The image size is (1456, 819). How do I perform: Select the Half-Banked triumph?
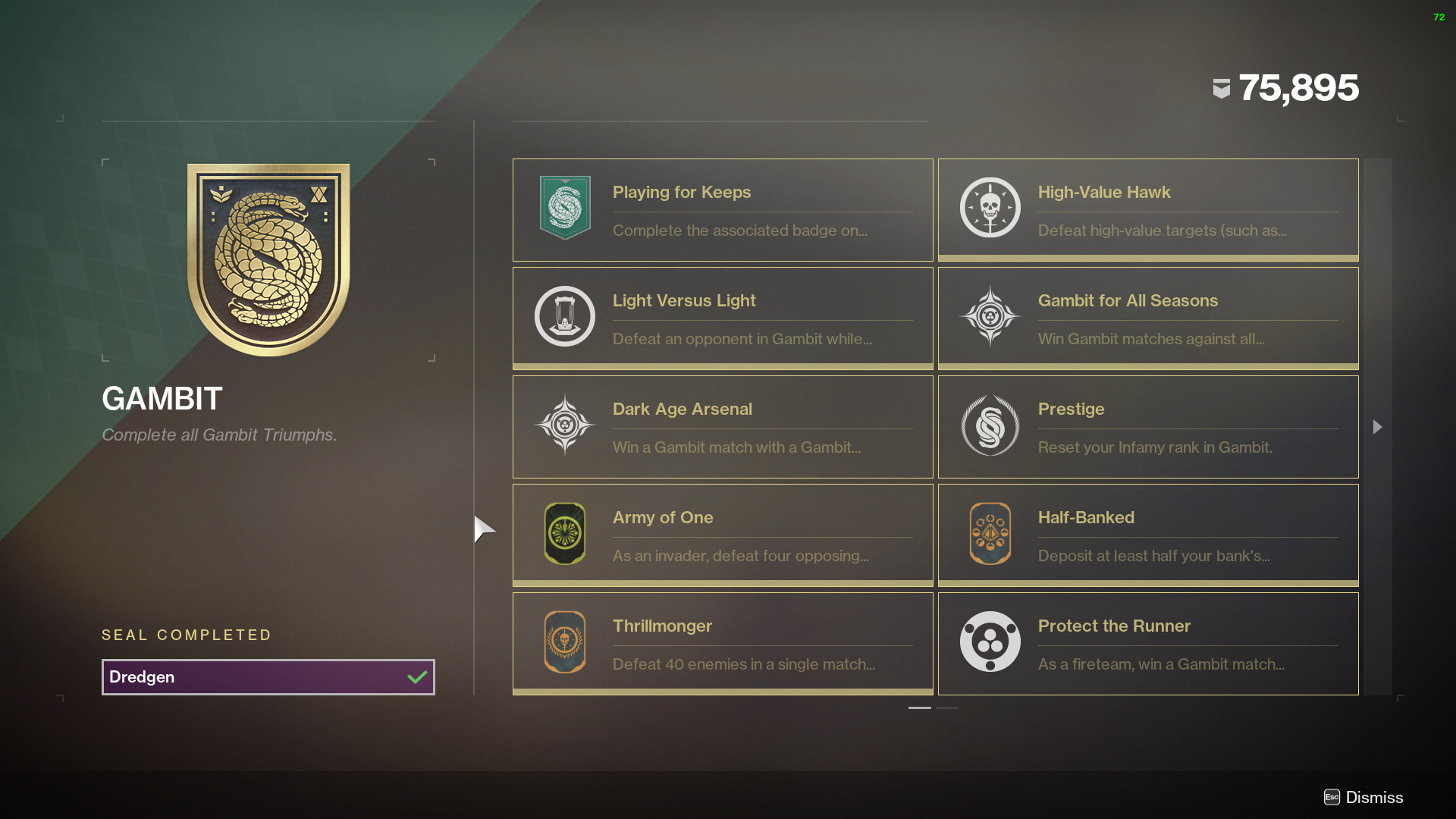tap(1147, 535)
